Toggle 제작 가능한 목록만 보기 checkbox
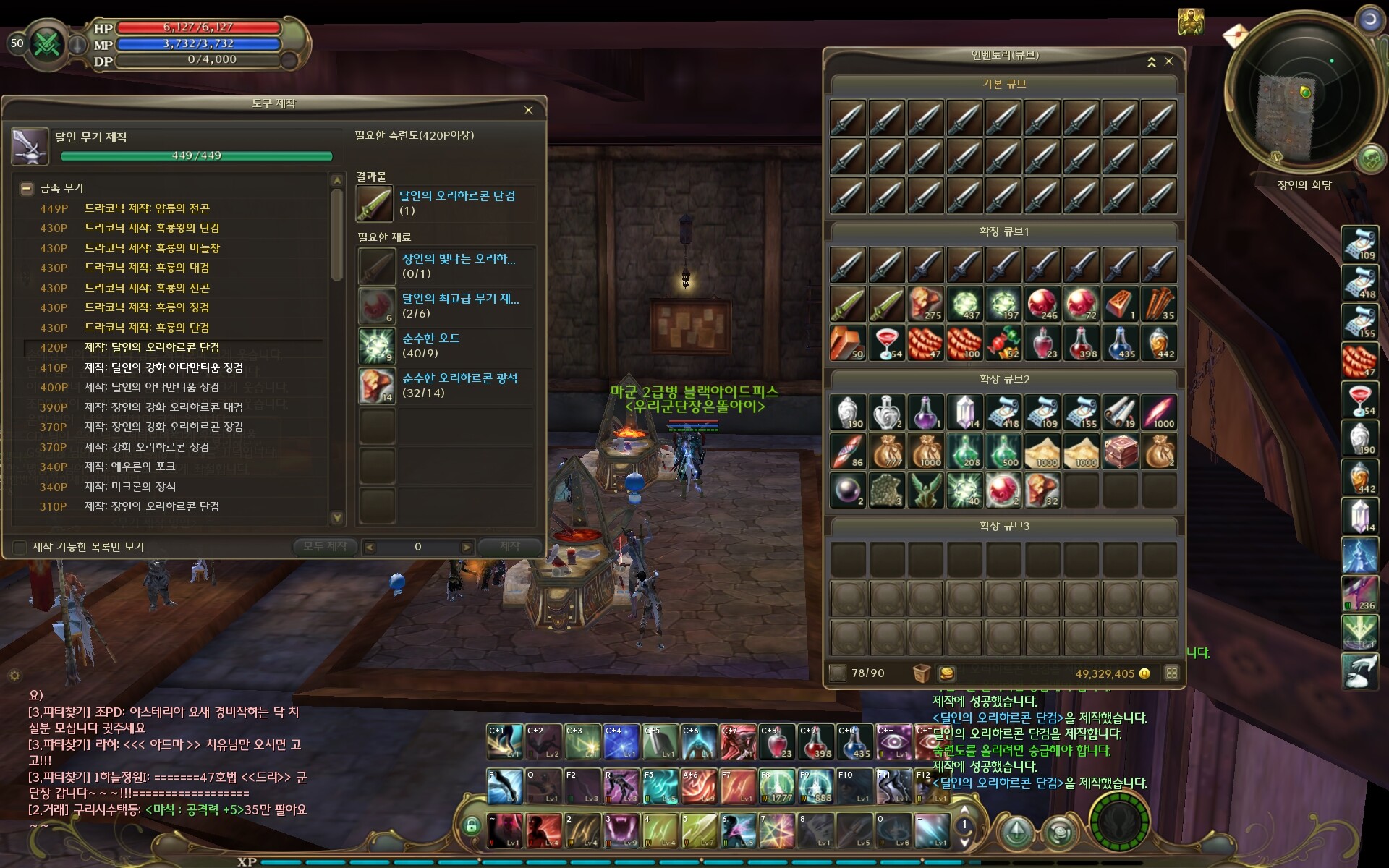The image size is (1389, 868). 20,547
